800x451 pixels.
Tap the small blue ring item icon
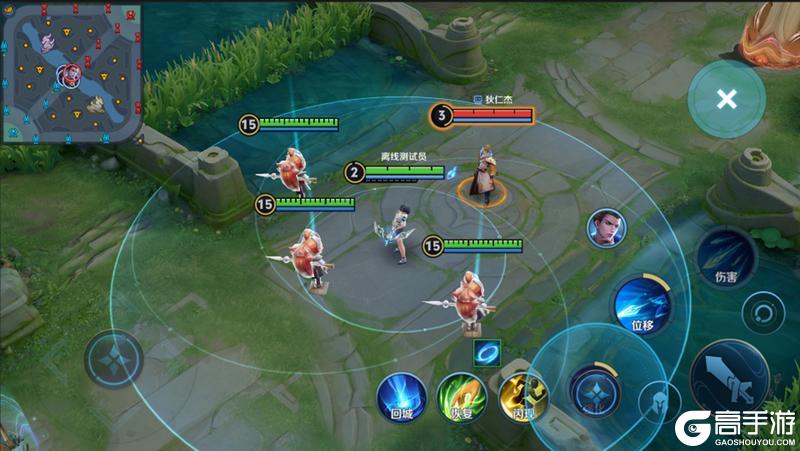point(488,352)
